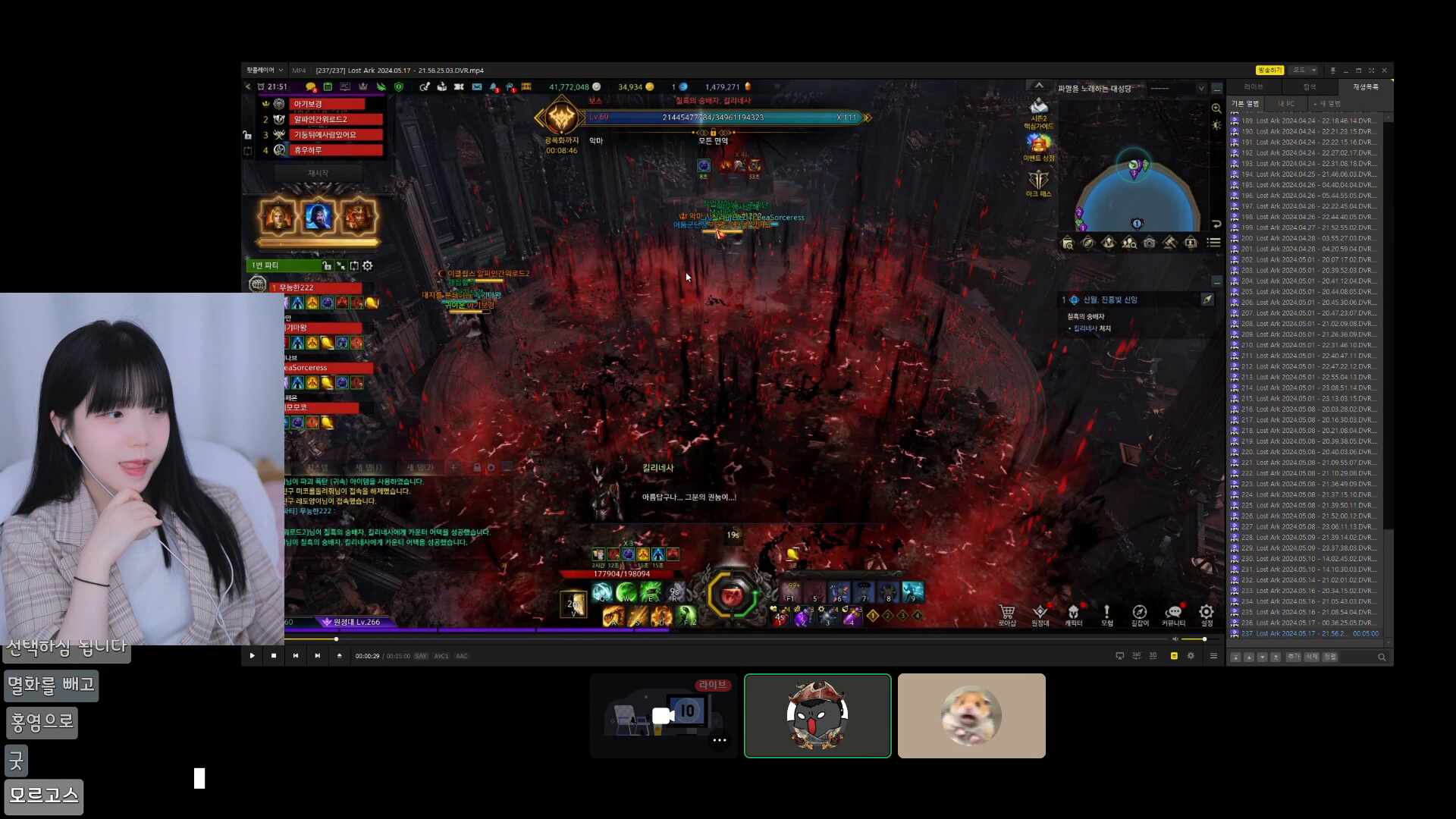Open the 캐릭터 character menu
Image resolution: width=1456 pixels, height=819 pixels.
coord(1073,613)
